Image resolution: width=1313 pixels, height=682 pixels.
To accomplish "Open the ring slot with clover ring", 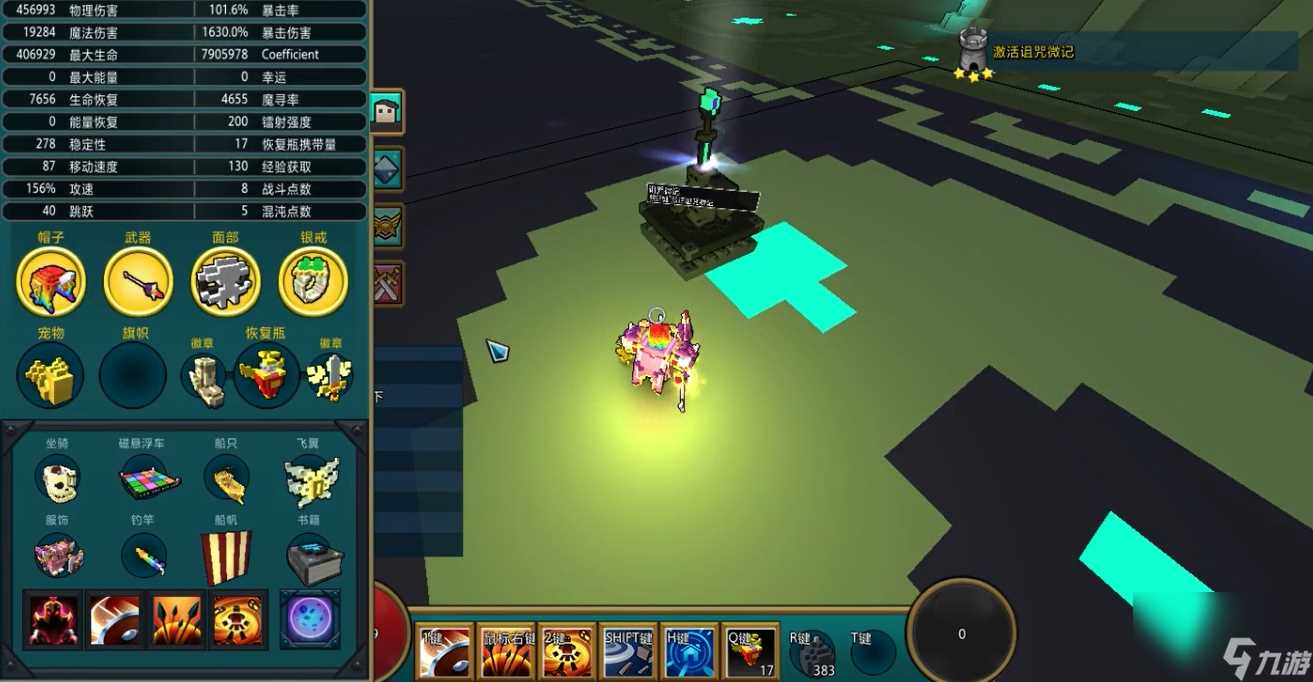I will (313, 282).
